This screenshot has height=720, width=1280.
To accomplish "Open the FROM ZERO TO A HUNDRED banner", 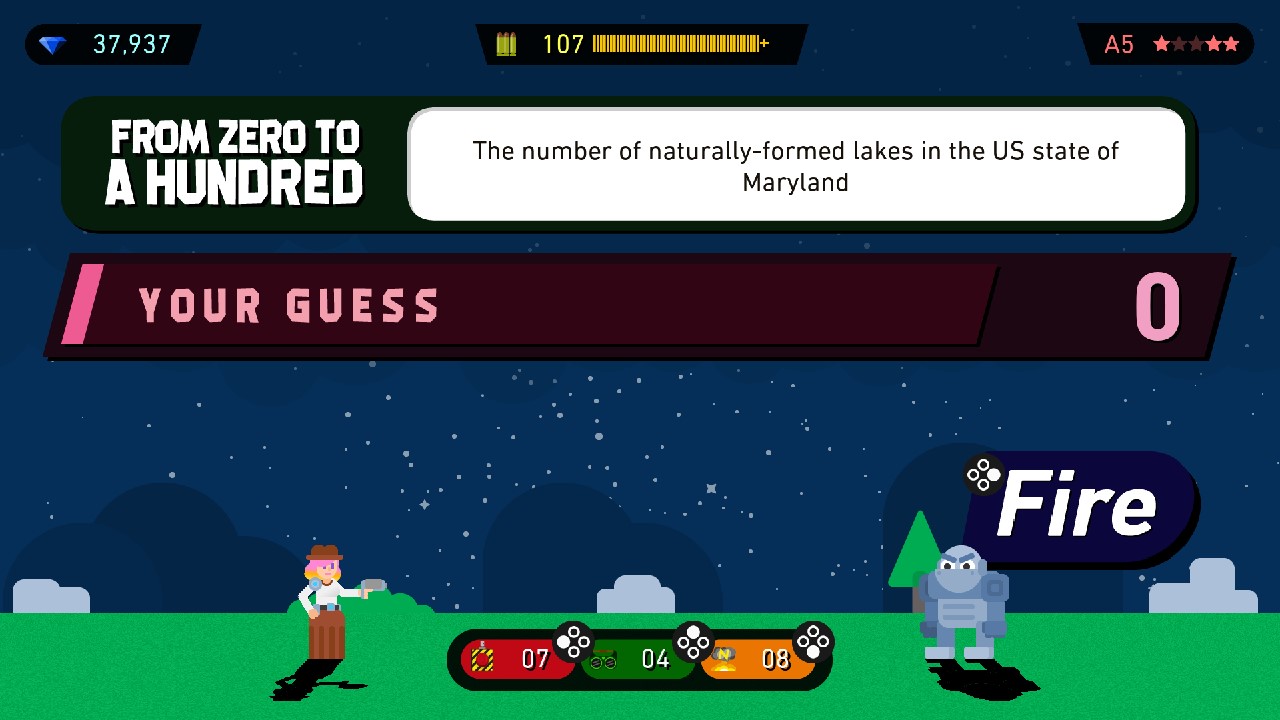I will click(x=235, y=160).
